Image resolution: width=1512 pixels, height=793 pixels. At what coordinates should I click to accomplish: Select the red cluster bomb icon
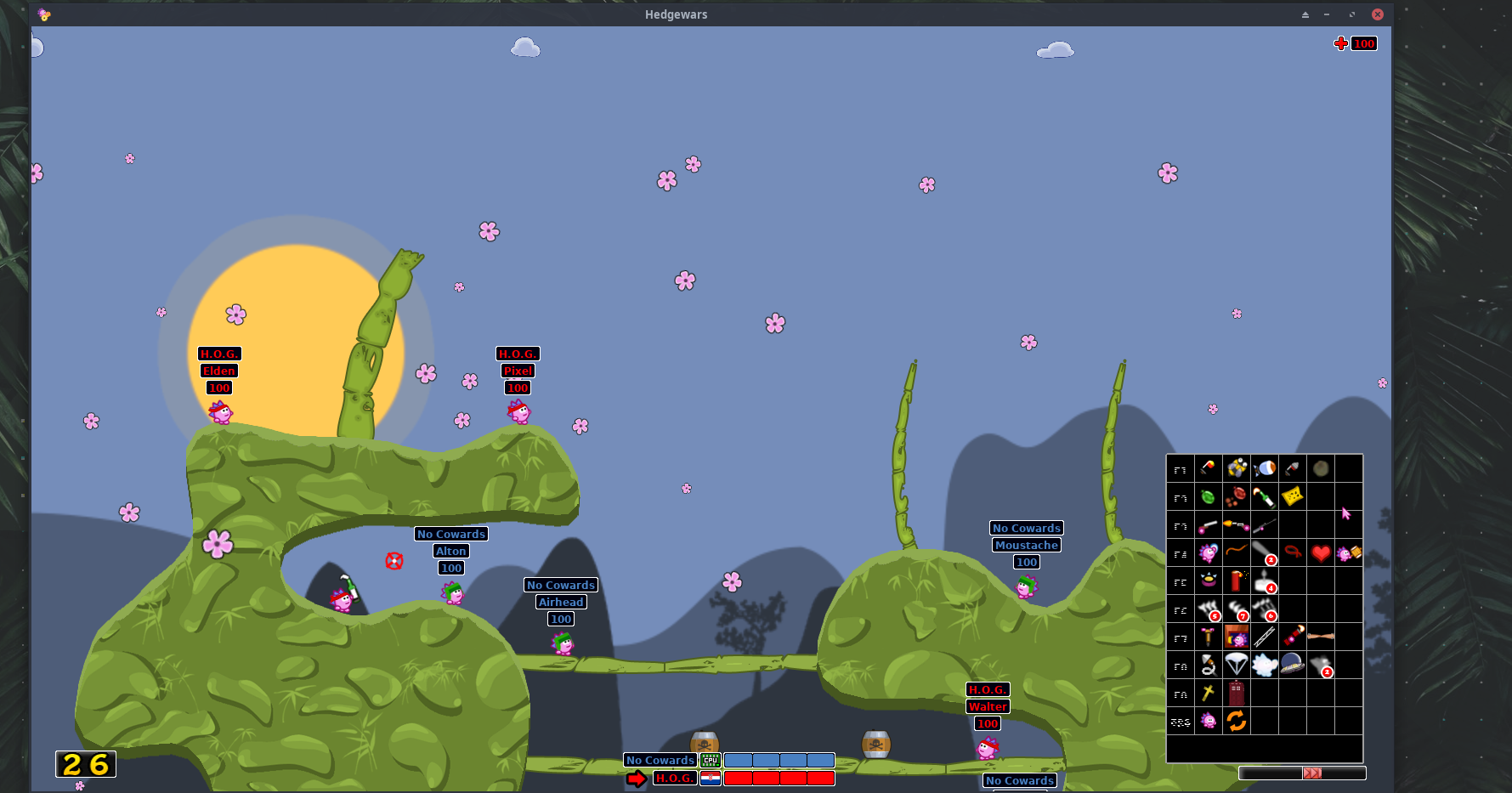(1236, 496)
